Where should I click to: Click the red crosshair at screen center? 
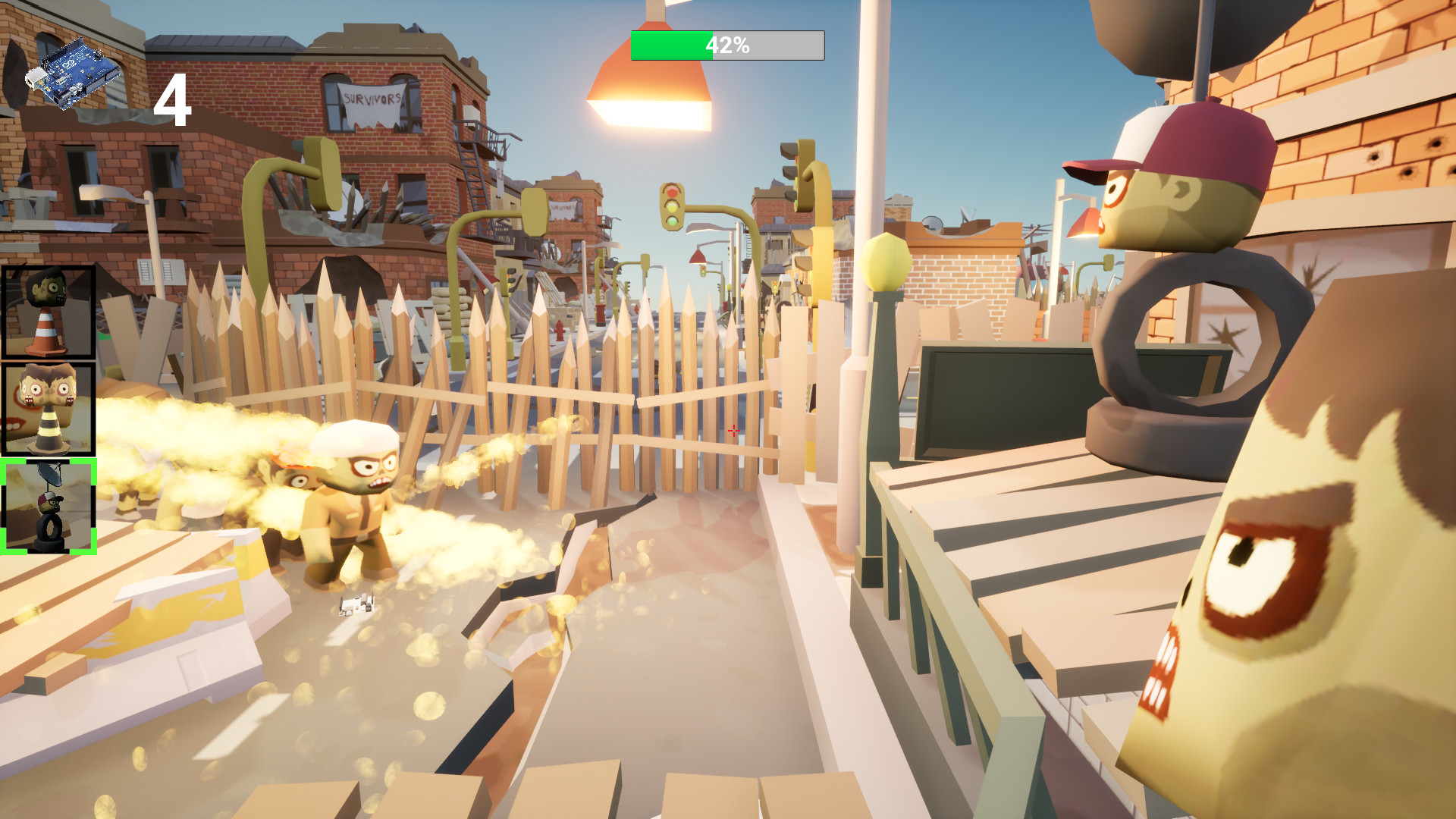(x=734, y=431)
